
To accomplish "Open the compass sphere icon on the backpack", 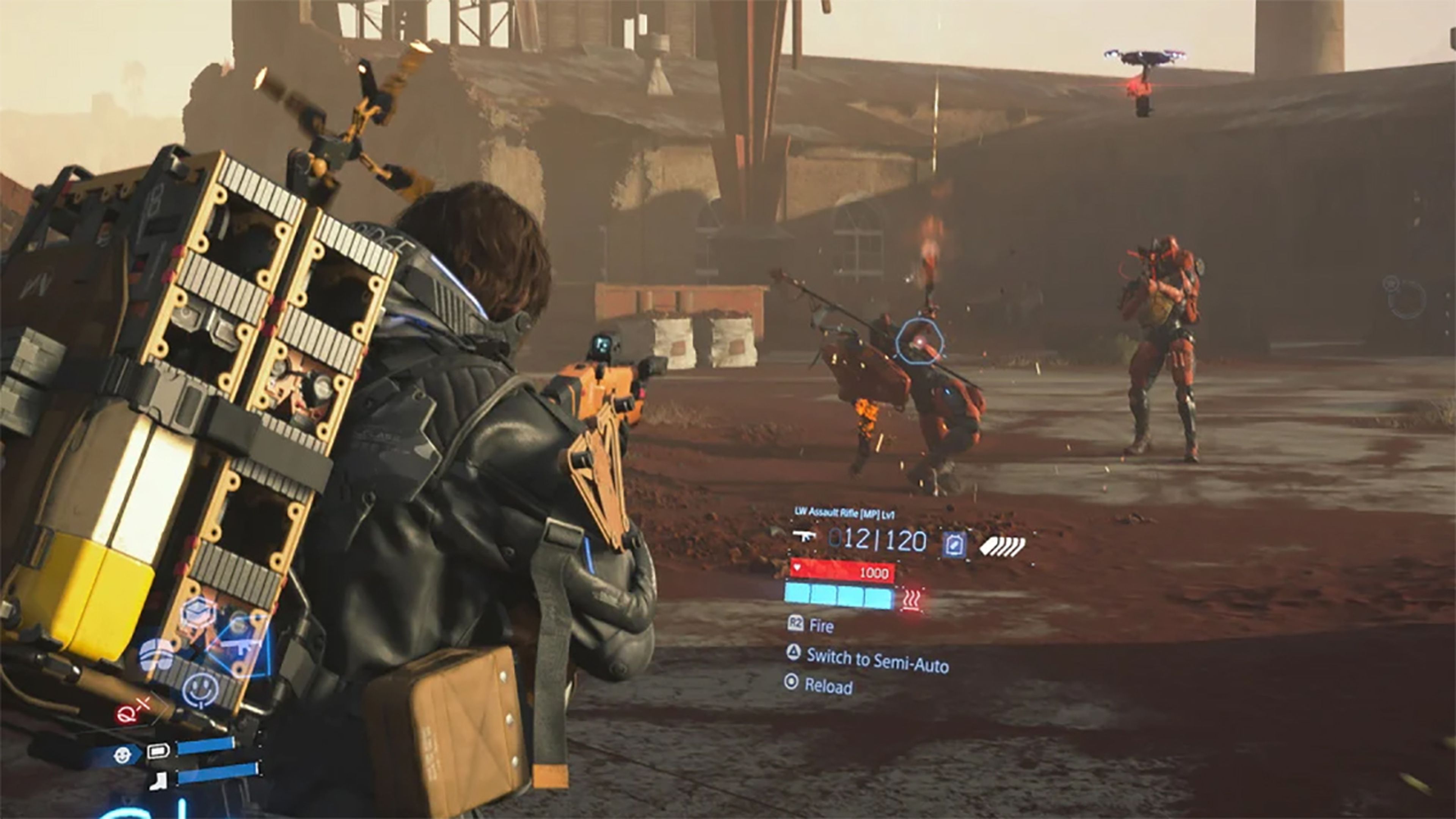I will click(156, 656).
